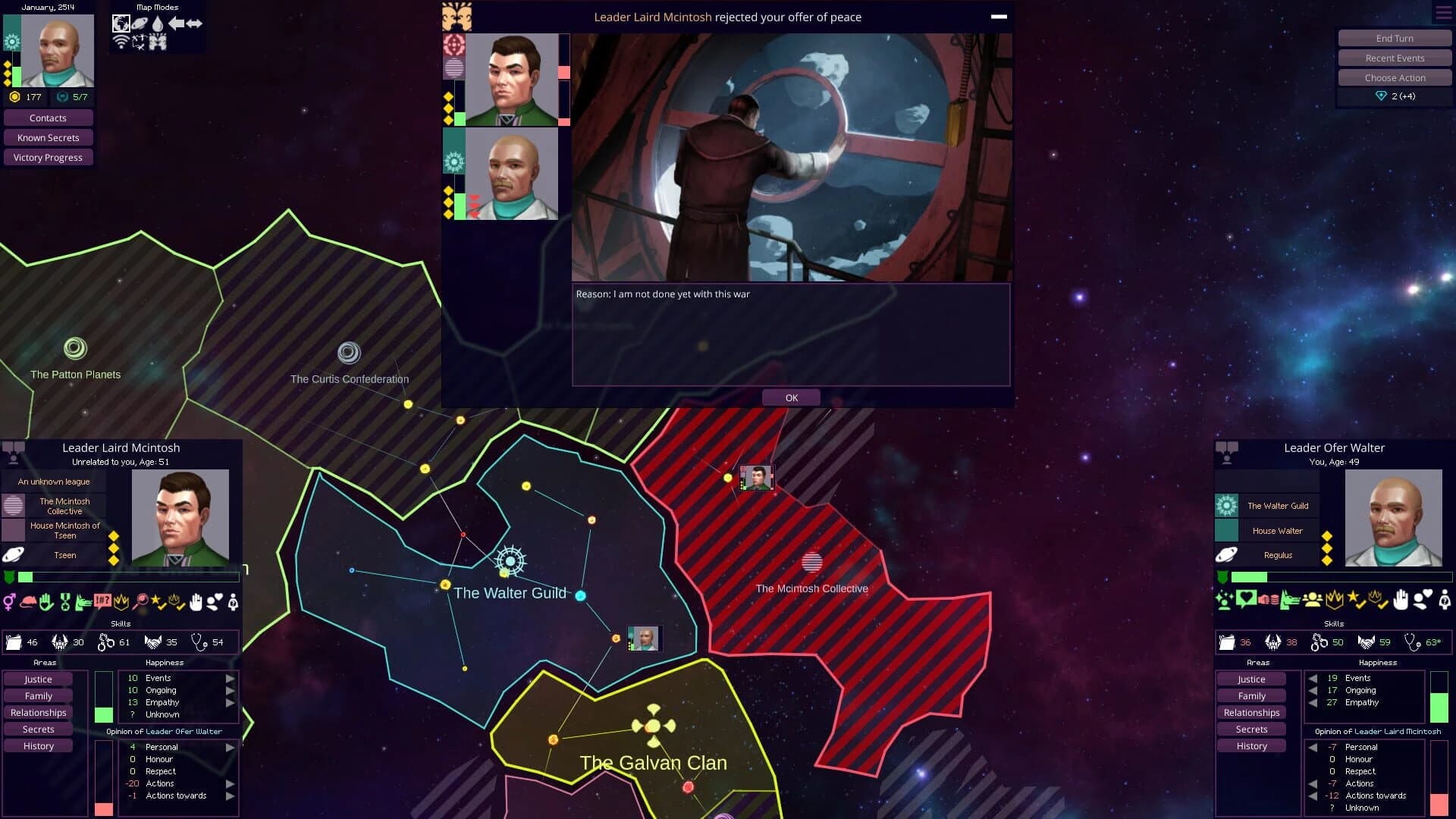Open the gender symbol icon on Laird Mcintosh panel
This screenshot has height=819, width=1456.
[x=10, y=602]
